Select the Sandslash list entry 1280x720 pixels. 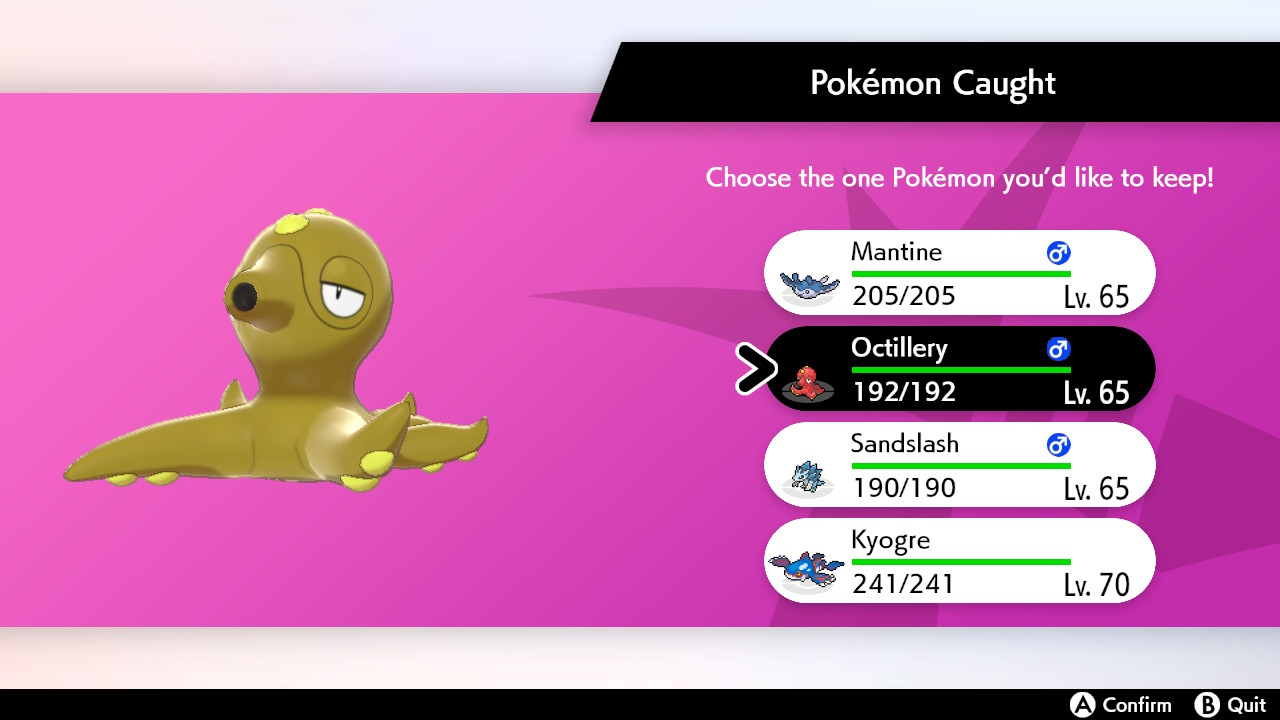tap(959, 464)
